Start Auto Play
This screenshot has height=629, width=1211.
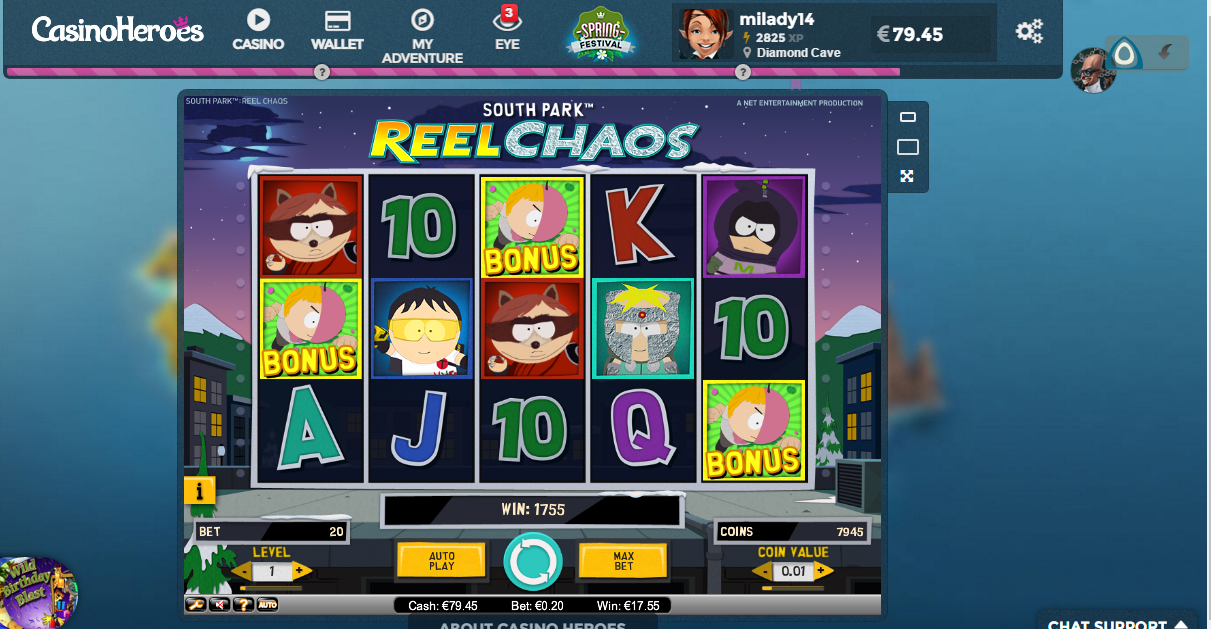pyautogui.click(x=441, y=561)
